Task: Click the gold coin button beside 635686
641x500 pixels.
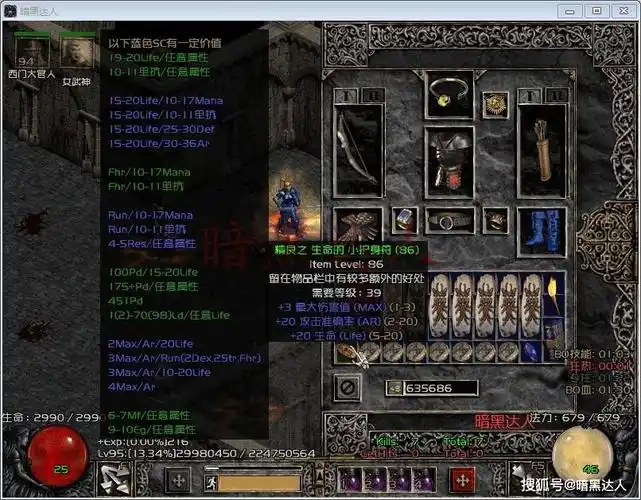Action: (x=390, y=388)
